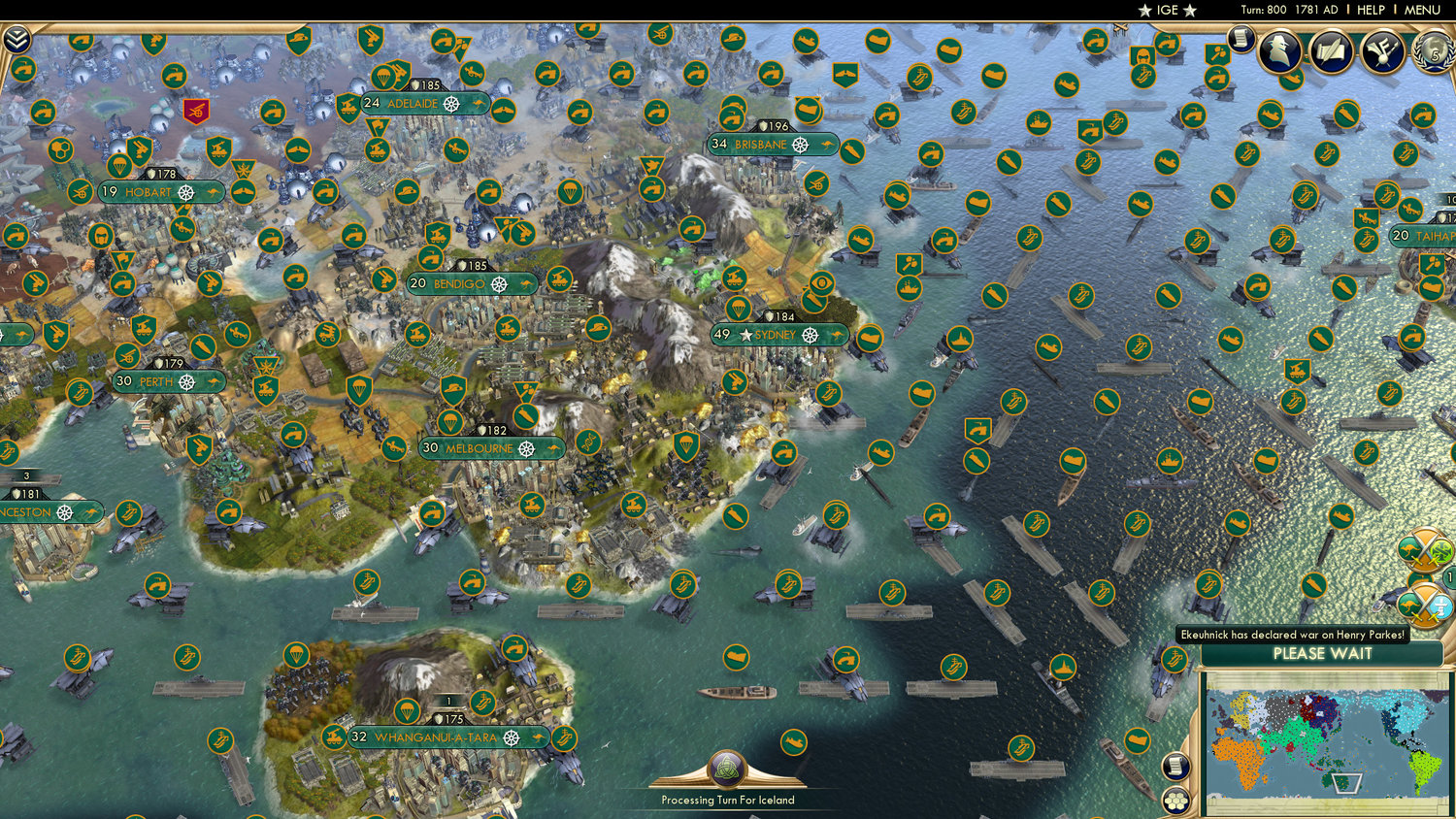
Task: Click Melbourne's production gear icon
Action: click(x=528, y=448)
